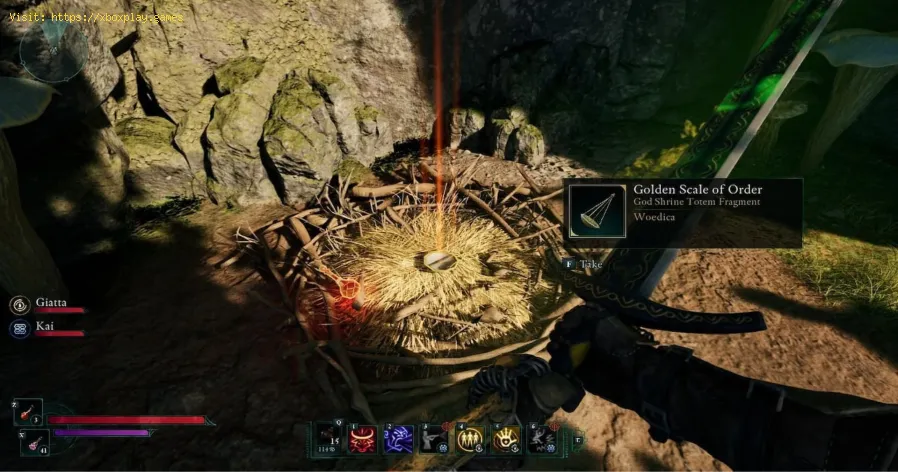Activate the golden open-hand ability
898x472 pixels.
(505, 438)
